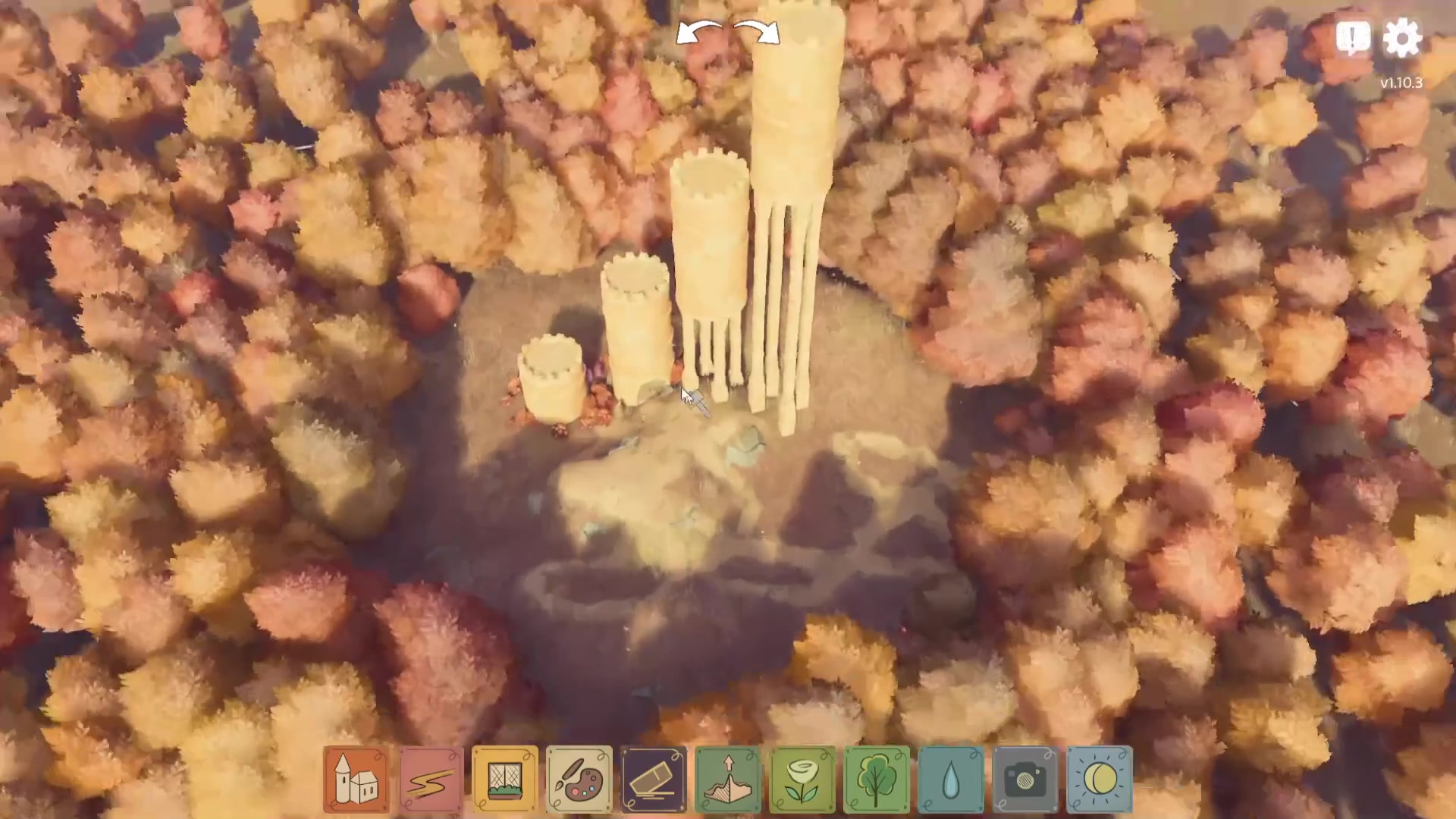
Task: Toggle day and night mode
Action: [1099, 778]
